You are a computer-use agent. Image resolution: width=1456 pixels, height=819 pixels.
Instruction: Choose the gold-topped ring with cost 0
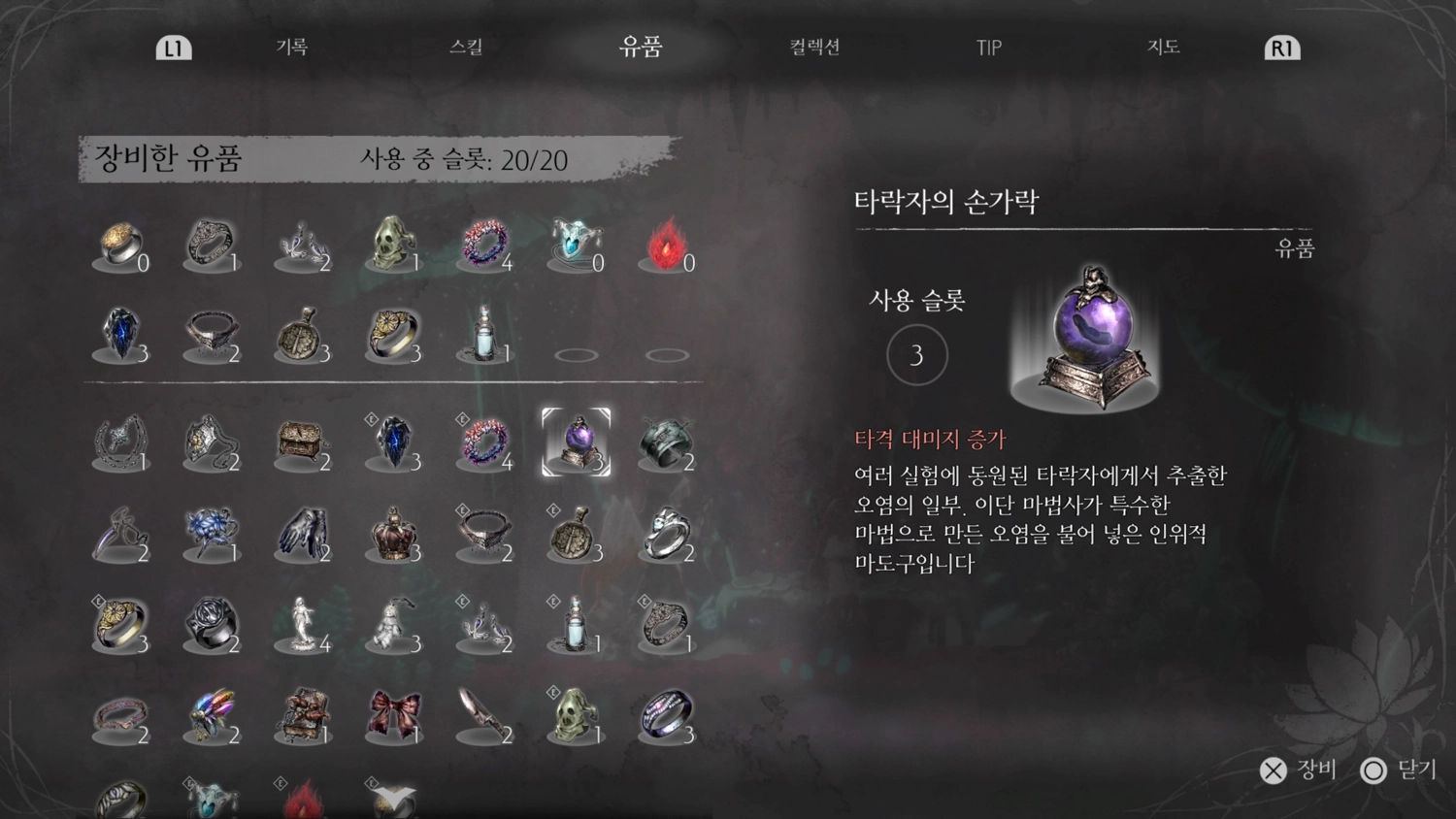point(120,243)
